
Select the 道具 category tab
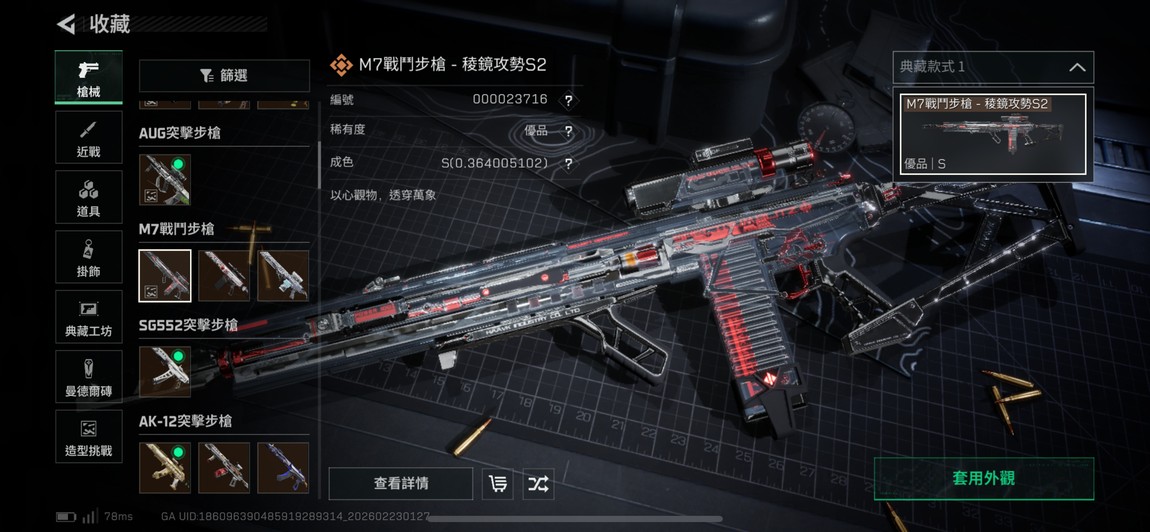pyautogui.click(x=88, y=197)
